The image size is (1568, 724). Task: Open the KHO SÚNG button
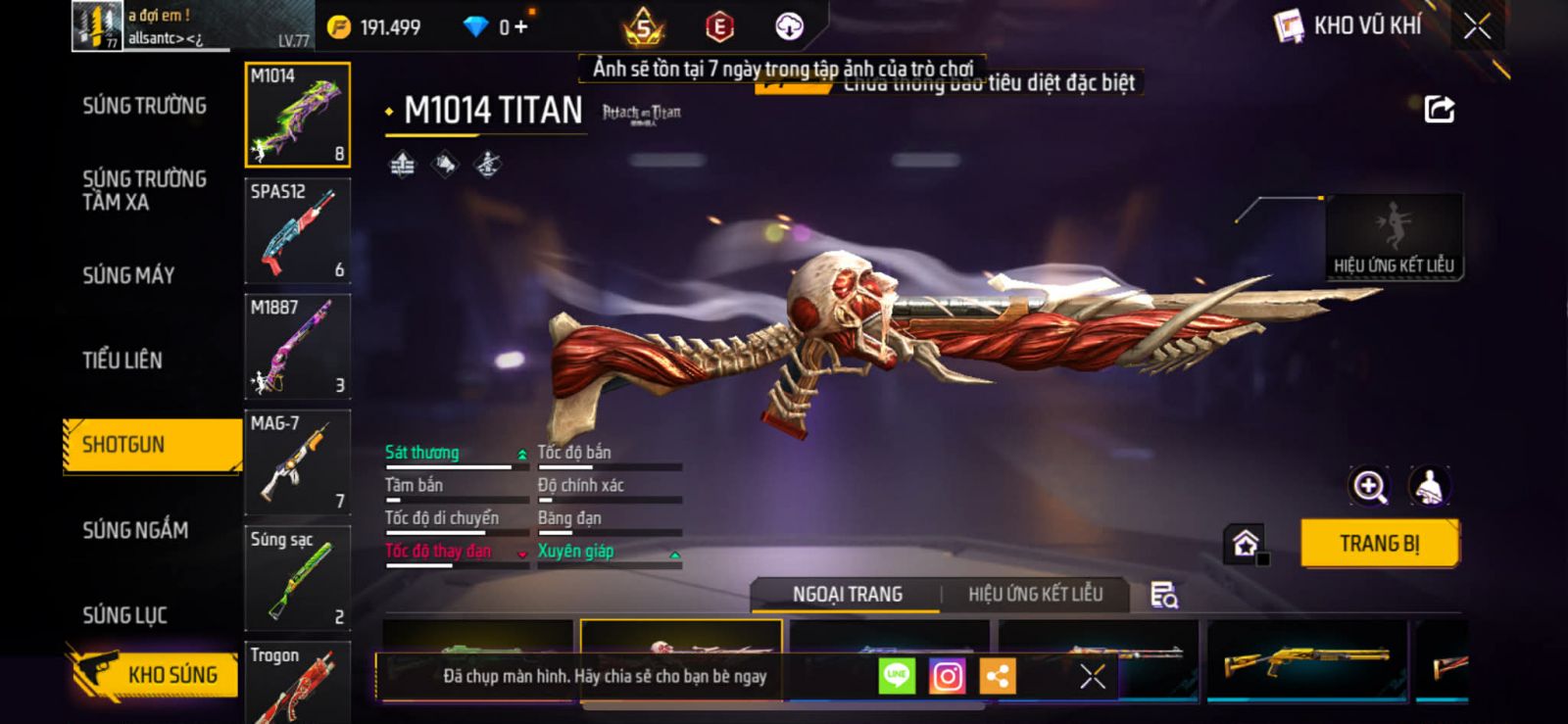coord(155,674)
